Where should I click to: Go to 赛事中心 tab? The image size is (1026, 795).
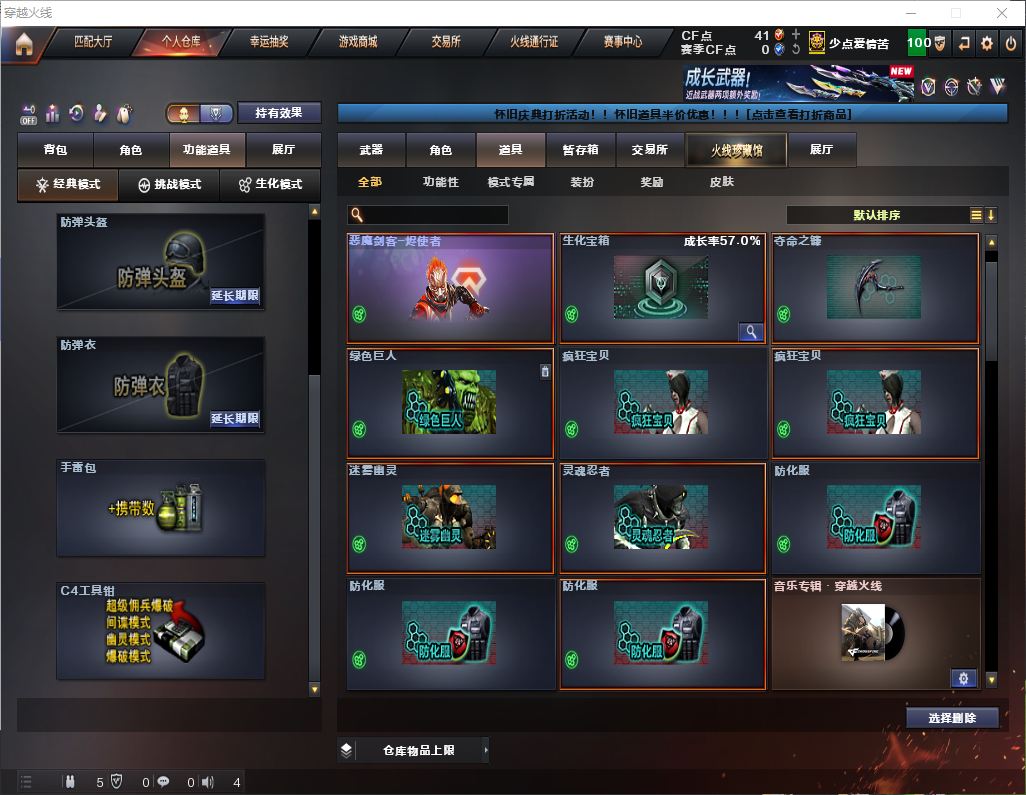622,43
